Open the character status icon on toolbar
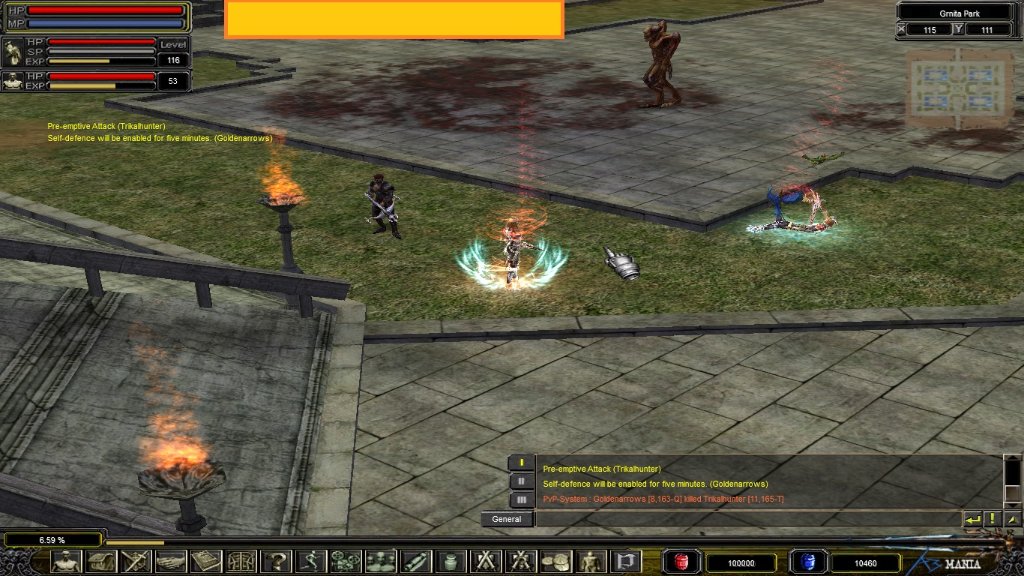The height and width of the screenshot is (576, 1024). [66, 561]
